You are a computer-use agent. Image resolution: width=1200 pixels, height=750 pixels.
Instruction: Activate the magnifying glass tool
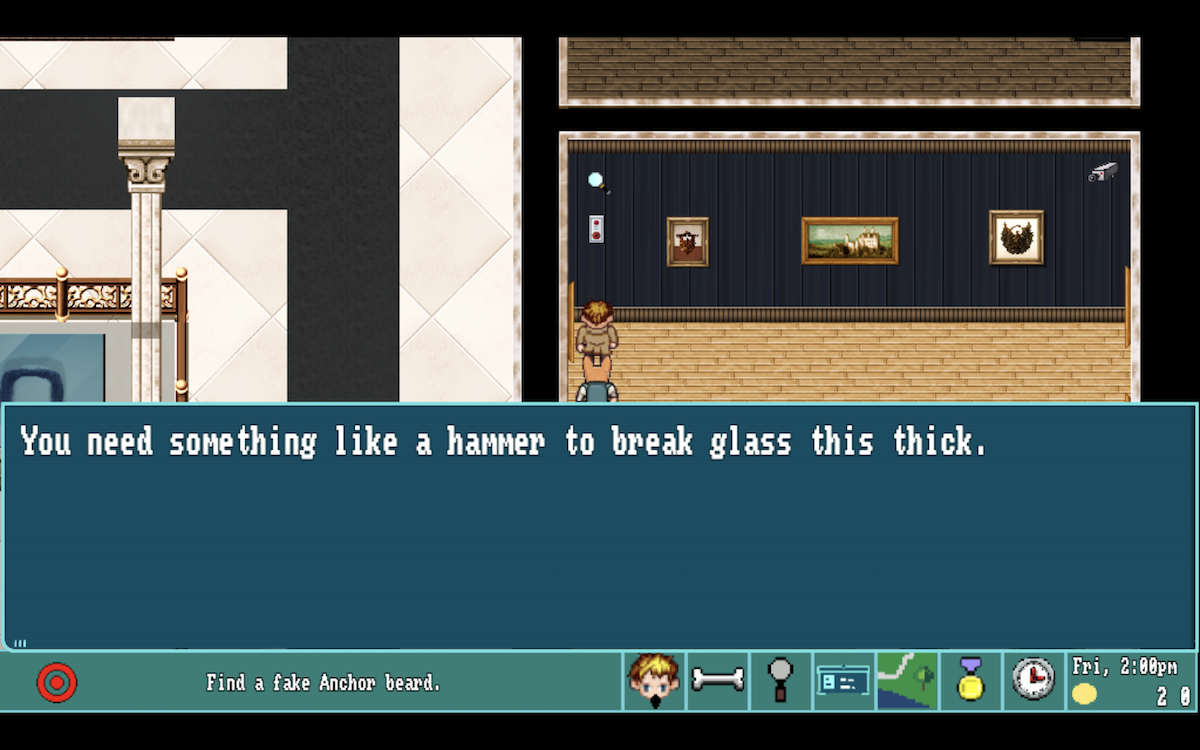tap(781, 681)
